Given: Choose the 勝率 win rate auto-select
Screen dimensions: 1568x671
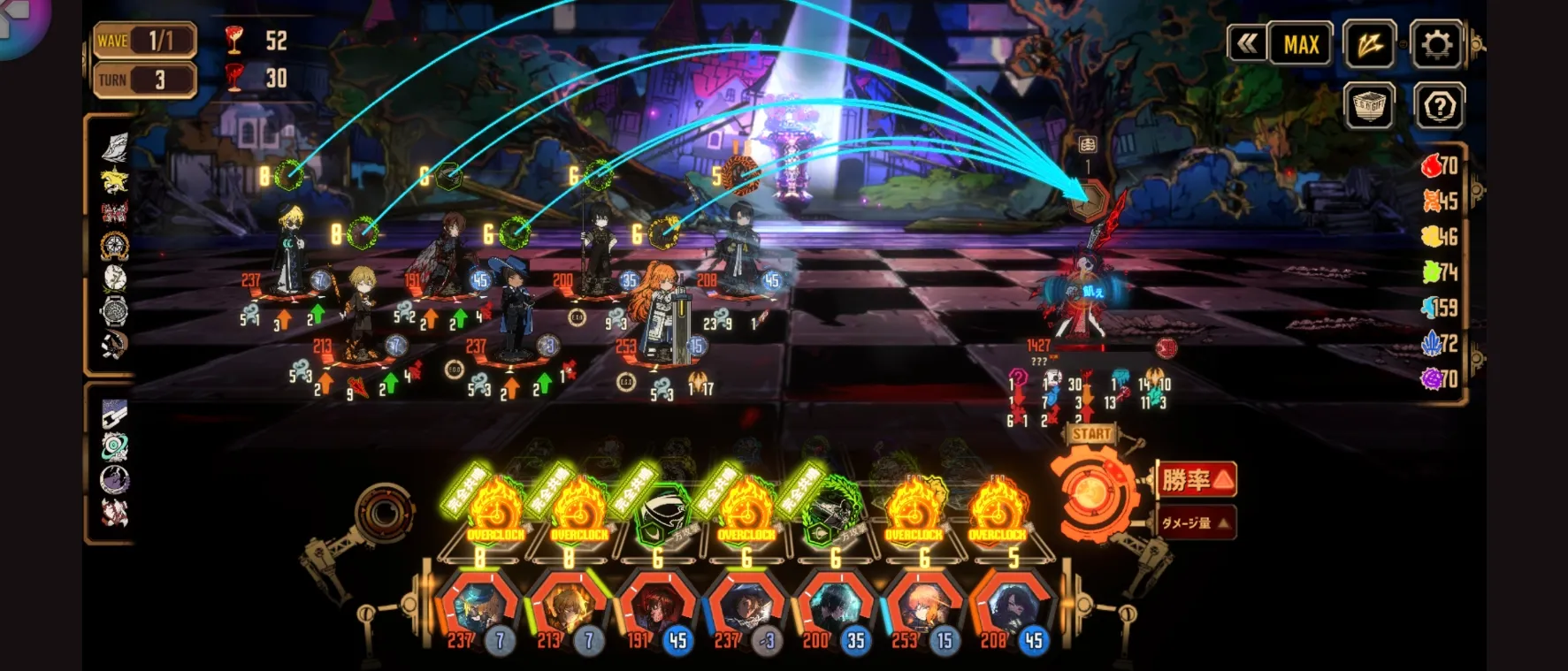Looking at the screenshot, I should click(1196, 480).
